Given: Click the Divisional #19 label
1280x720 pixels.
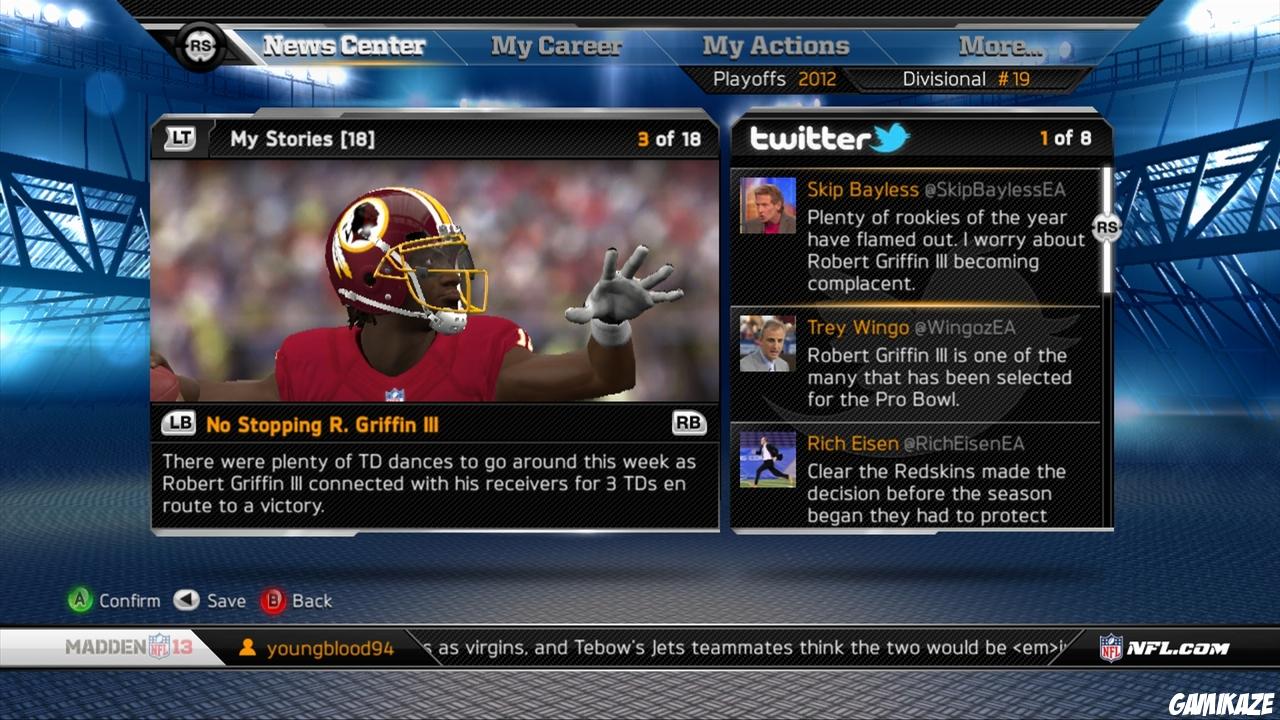Looking at the screenshot, I should click(x=963, y=78).
